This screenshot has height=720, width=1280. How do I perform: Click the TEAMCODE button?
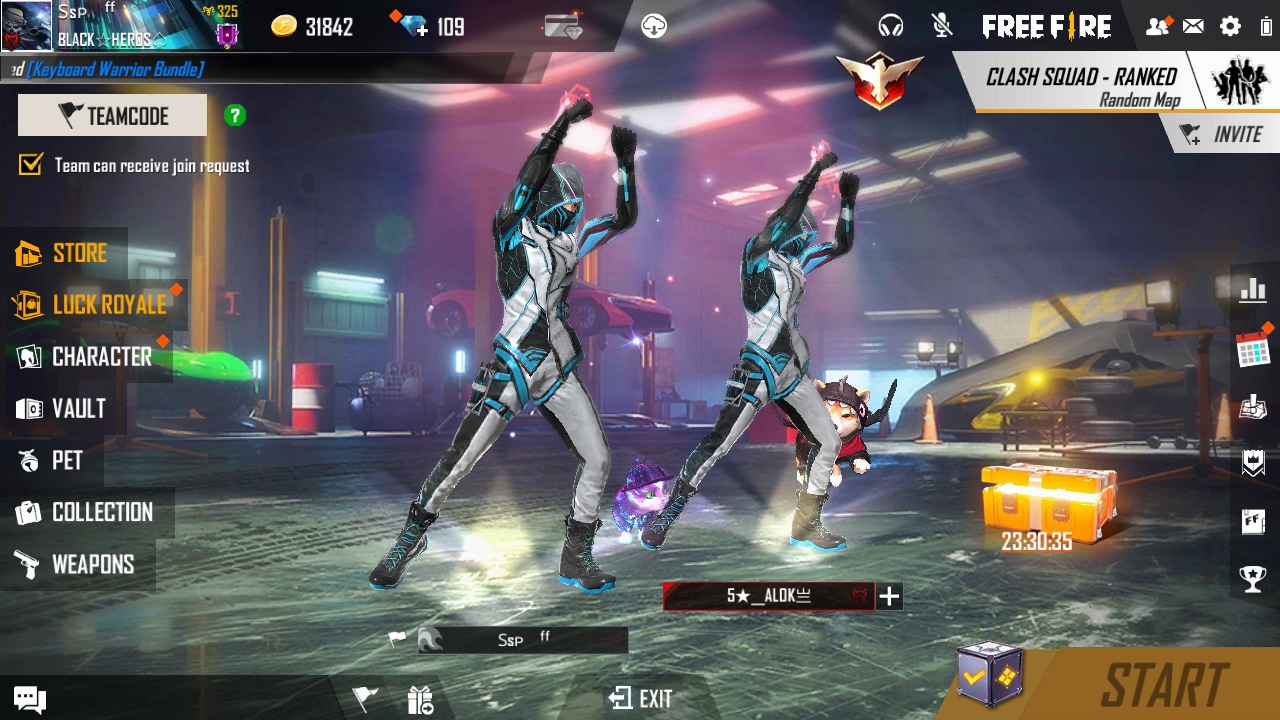tap(112, 116)
